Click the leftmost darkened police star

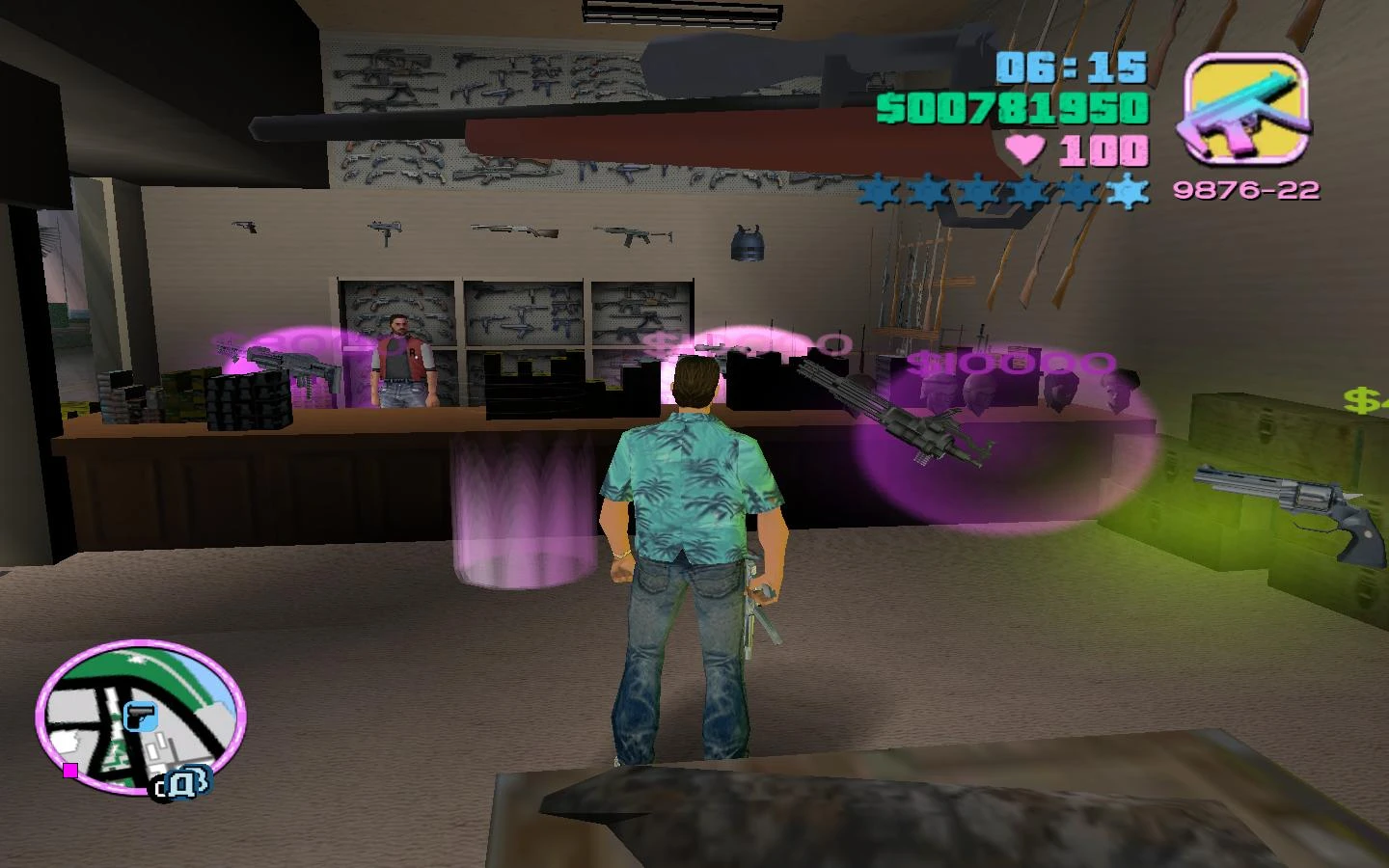pos(876,191)
